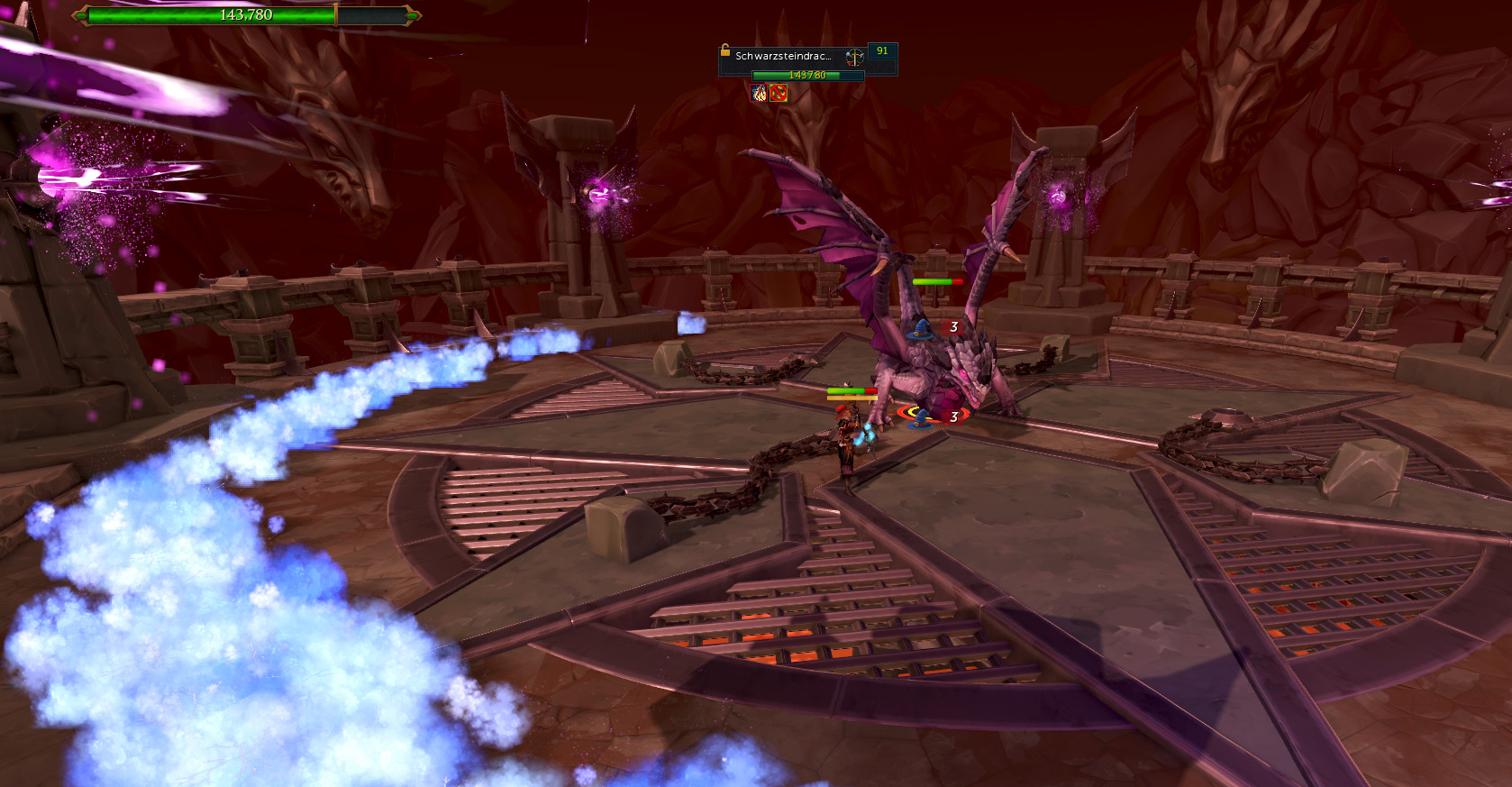This screenshot has width=1512, height=787.
Task: Inspect the flame debuff icon on the target
Action: [759, 93]
